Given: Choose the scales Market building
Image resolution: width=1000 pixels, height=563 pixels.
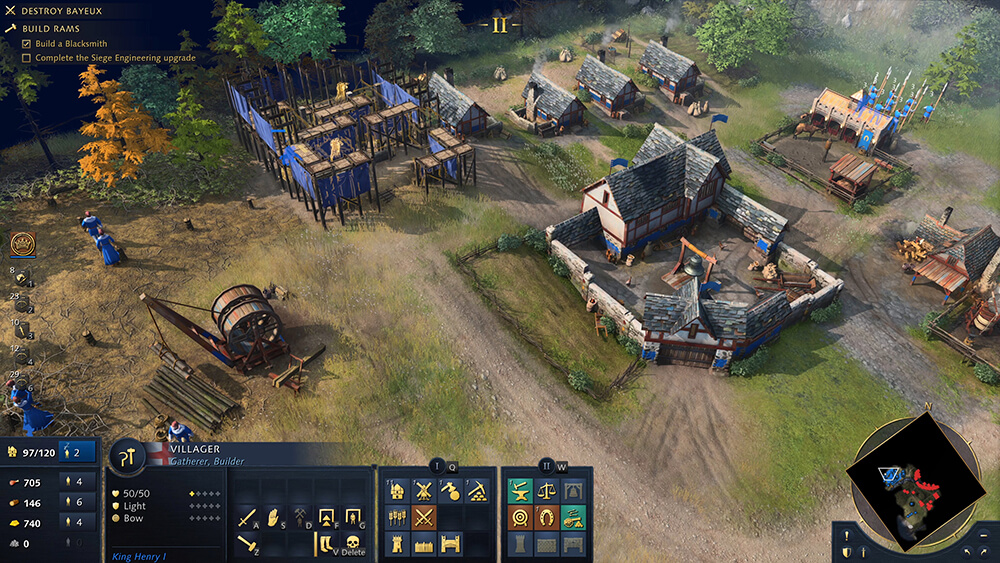Looking at the screenshot, I should [x=546, y=491].
